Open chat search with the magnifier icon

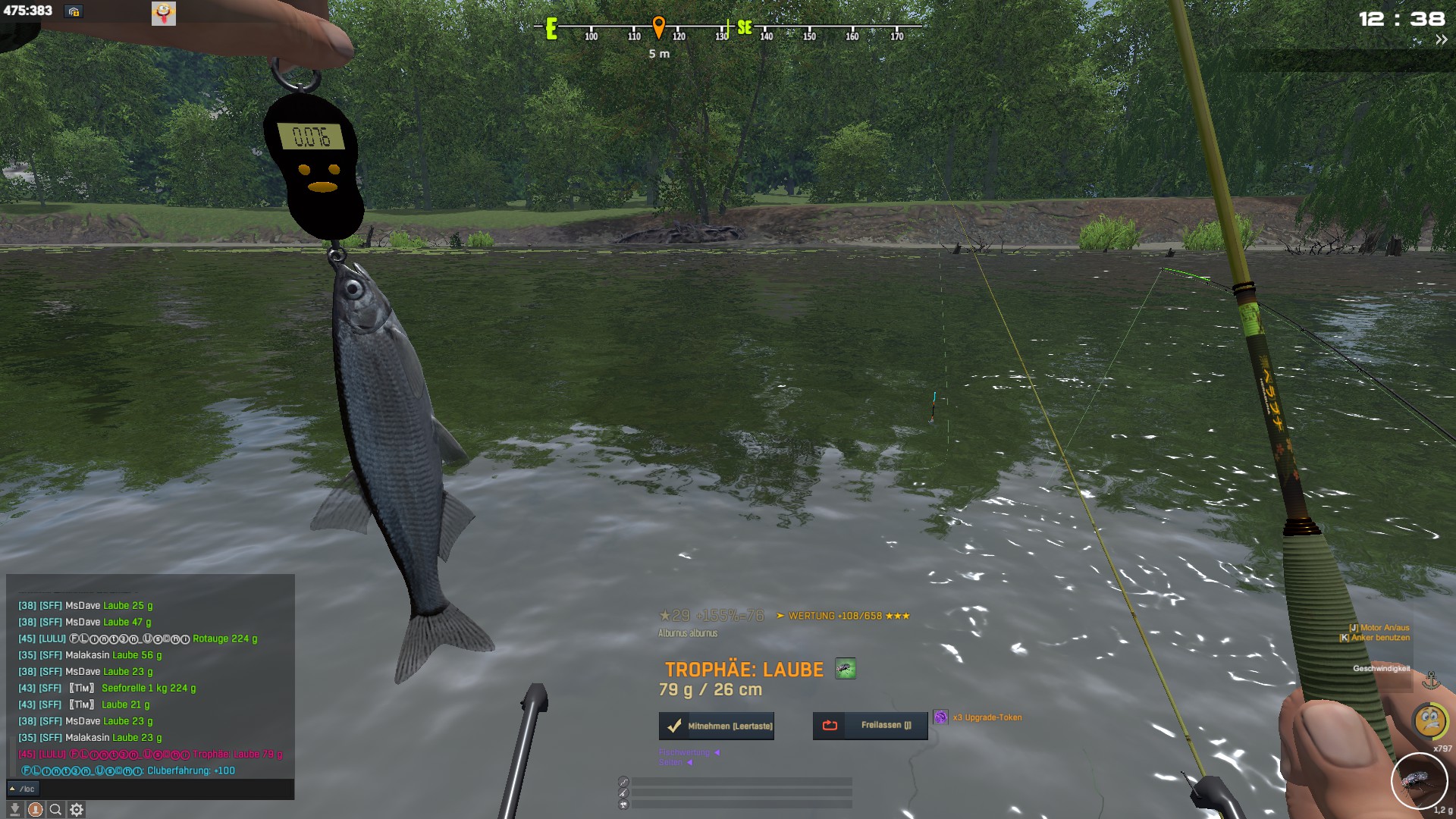55,810
